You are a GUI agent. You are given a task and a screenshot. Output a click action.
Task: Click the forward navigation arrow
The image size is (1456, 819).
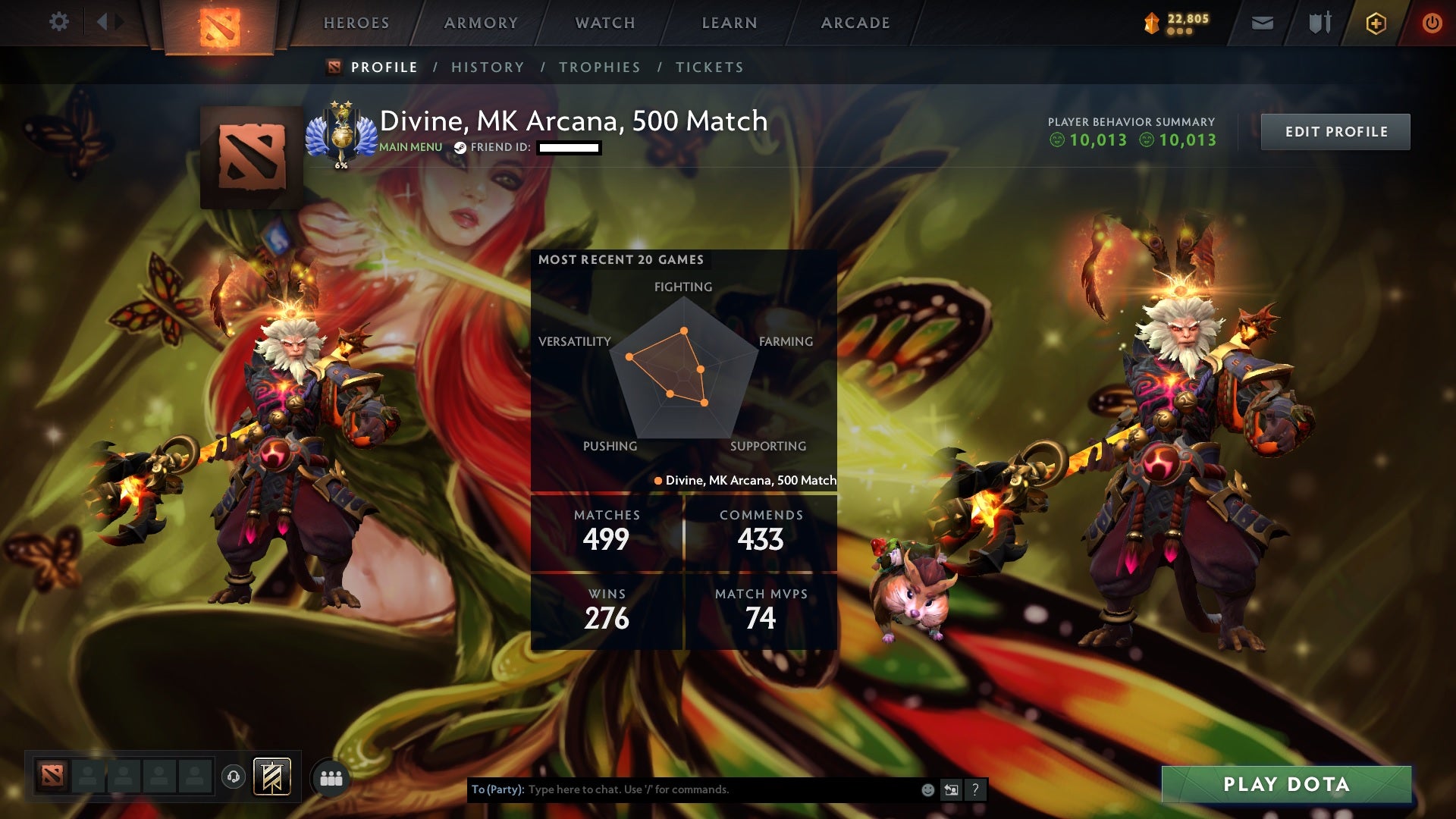click(x=118, y=22)
